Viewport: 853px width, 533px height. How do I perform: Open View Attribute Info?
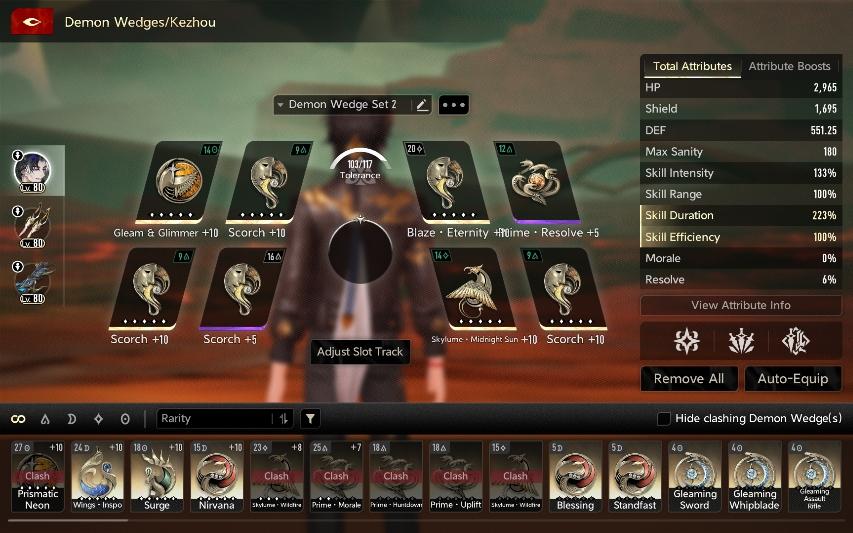pyautogui.click(x=740, y=305)
